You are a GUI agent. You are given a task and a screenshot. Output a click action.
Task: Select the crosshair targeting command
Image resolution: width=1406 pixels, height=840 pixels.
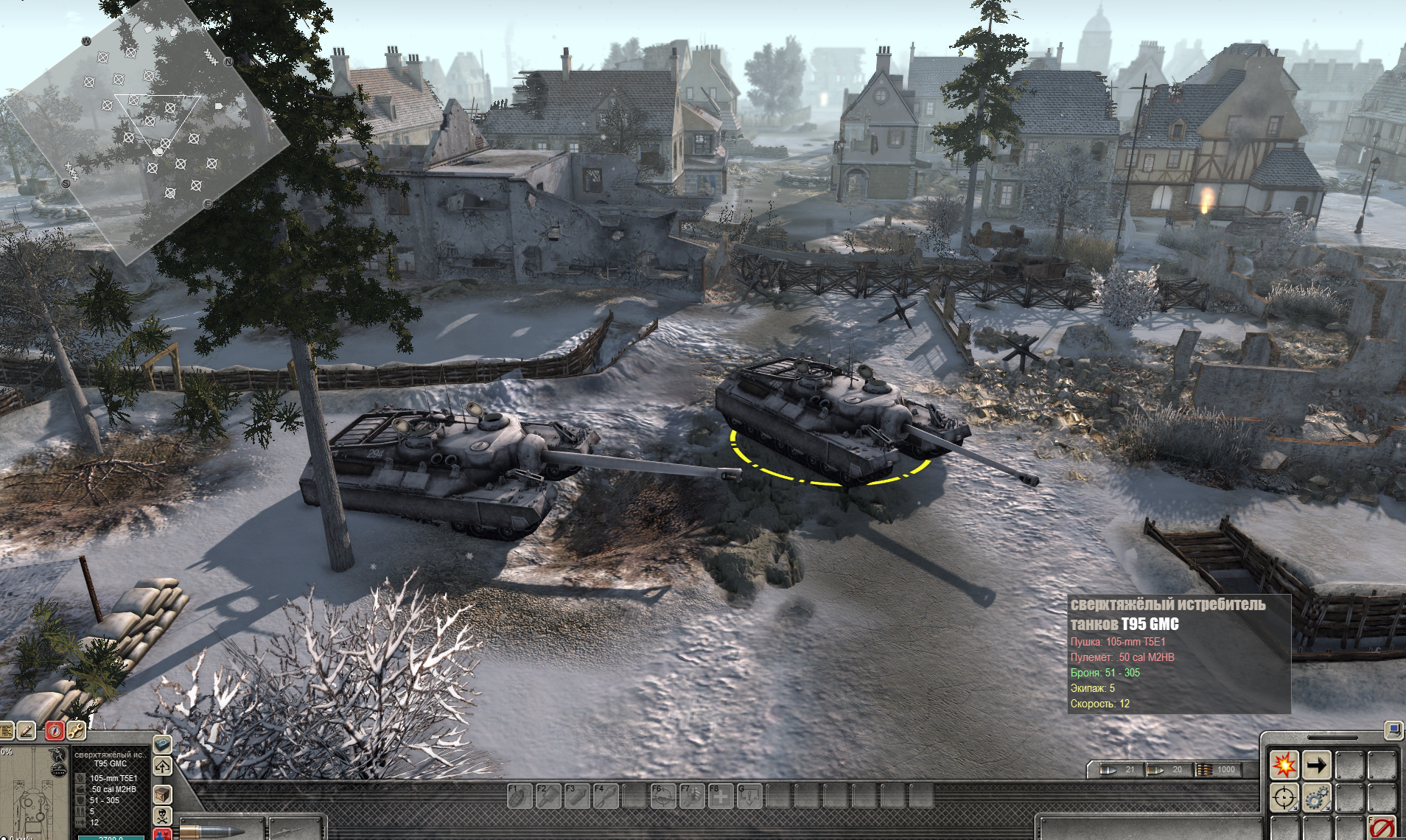(x=1284, y=798)
